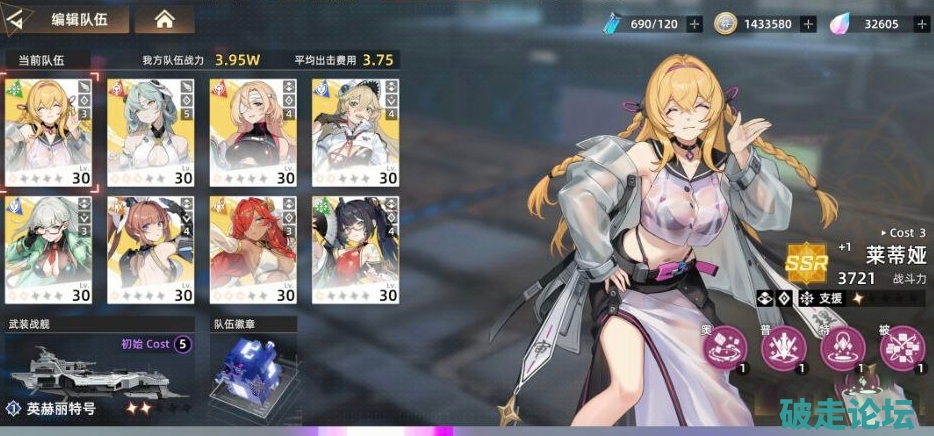This screenshot has width=934, height=436.
Task: View the 特 special skill icon
Action: [843, 348]
